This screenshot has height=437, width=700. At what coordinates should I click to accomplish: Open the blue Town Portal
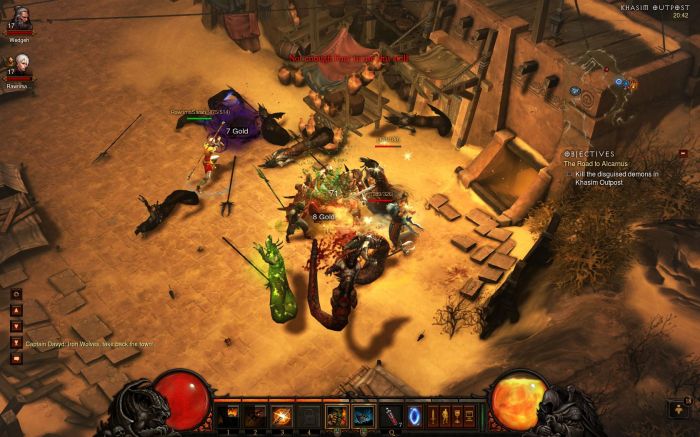pyautogui.click(x=415, y=414)
